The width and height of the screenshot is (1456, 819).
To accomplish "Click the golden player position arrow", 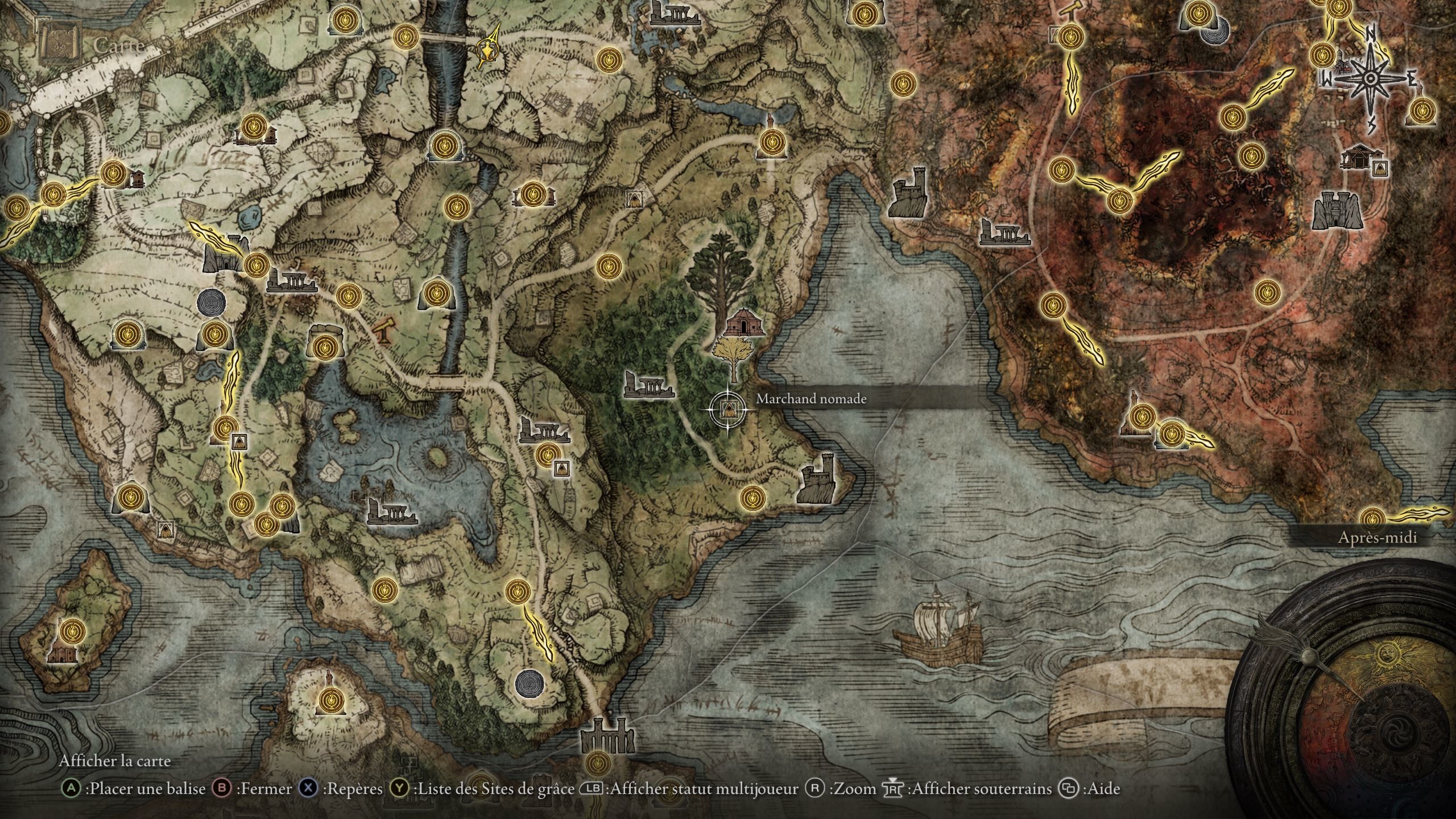I will 489,49.
